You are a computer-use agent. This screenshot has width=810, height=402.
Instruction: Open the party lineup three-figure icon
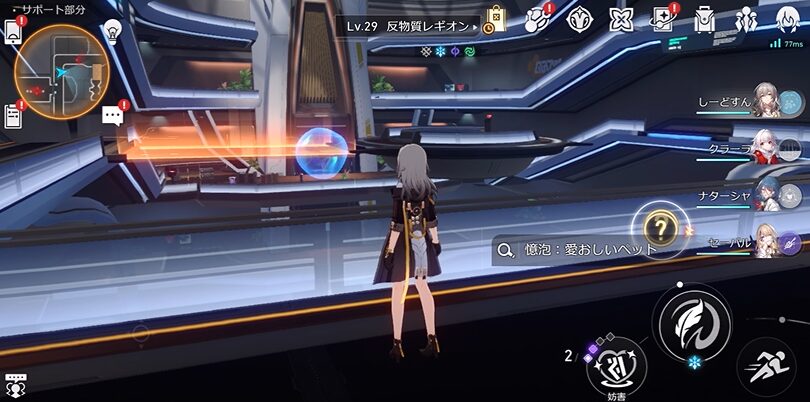coord(746,19)
